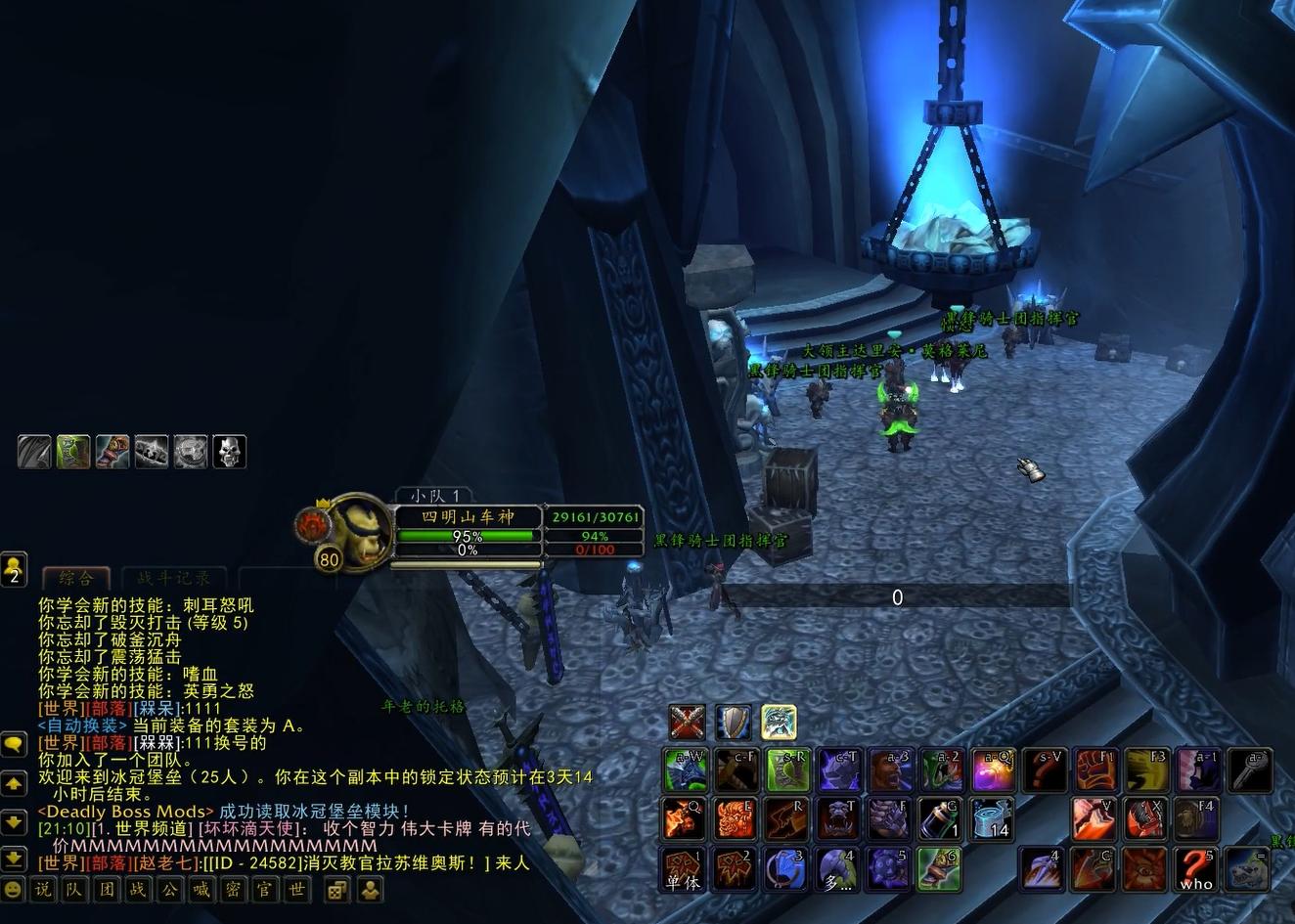Select the 四明山车神 player unit frame
Screen dimensions: 1295x924
[468, 516]
